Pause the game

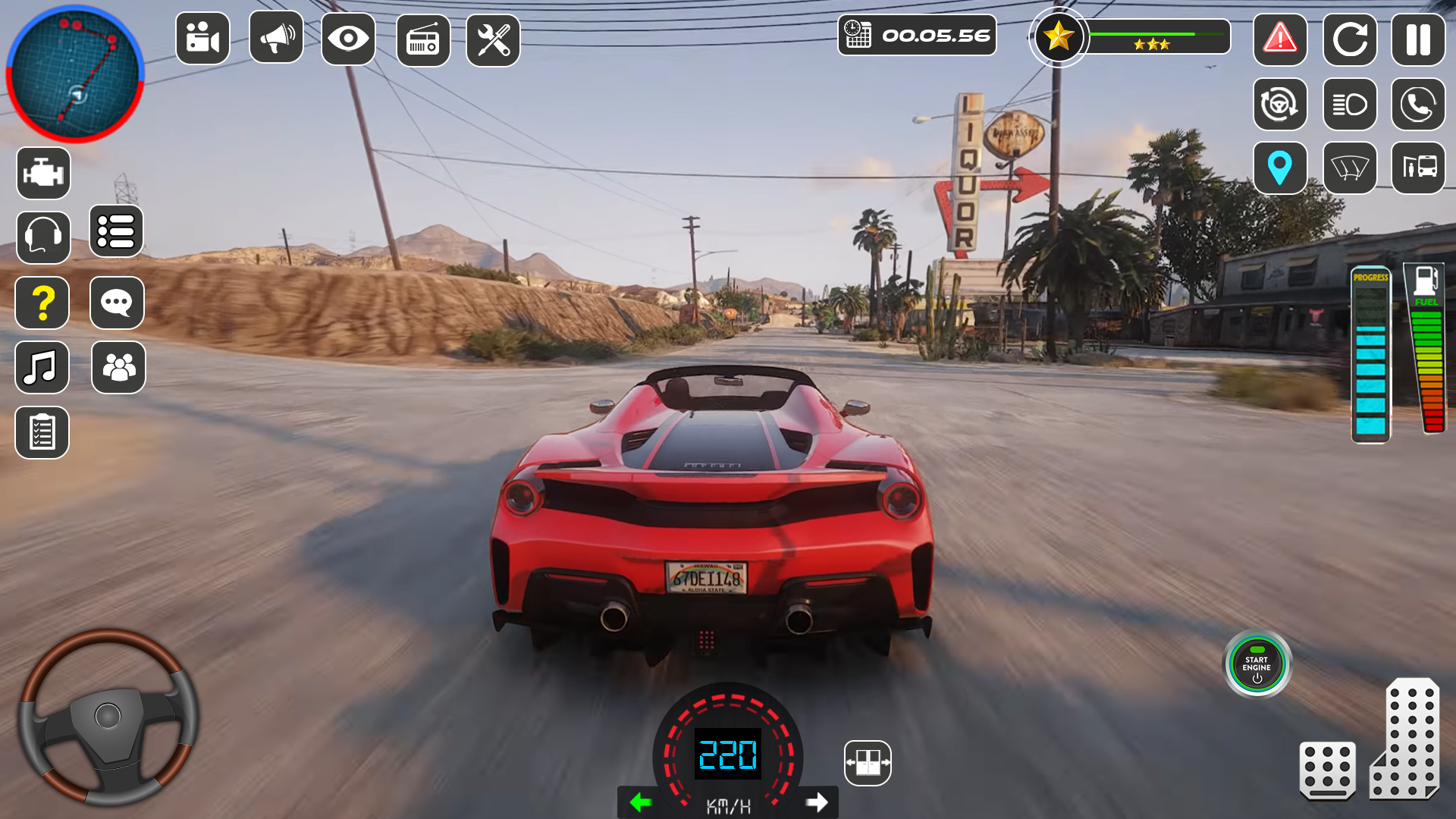tap(1420, 39)
